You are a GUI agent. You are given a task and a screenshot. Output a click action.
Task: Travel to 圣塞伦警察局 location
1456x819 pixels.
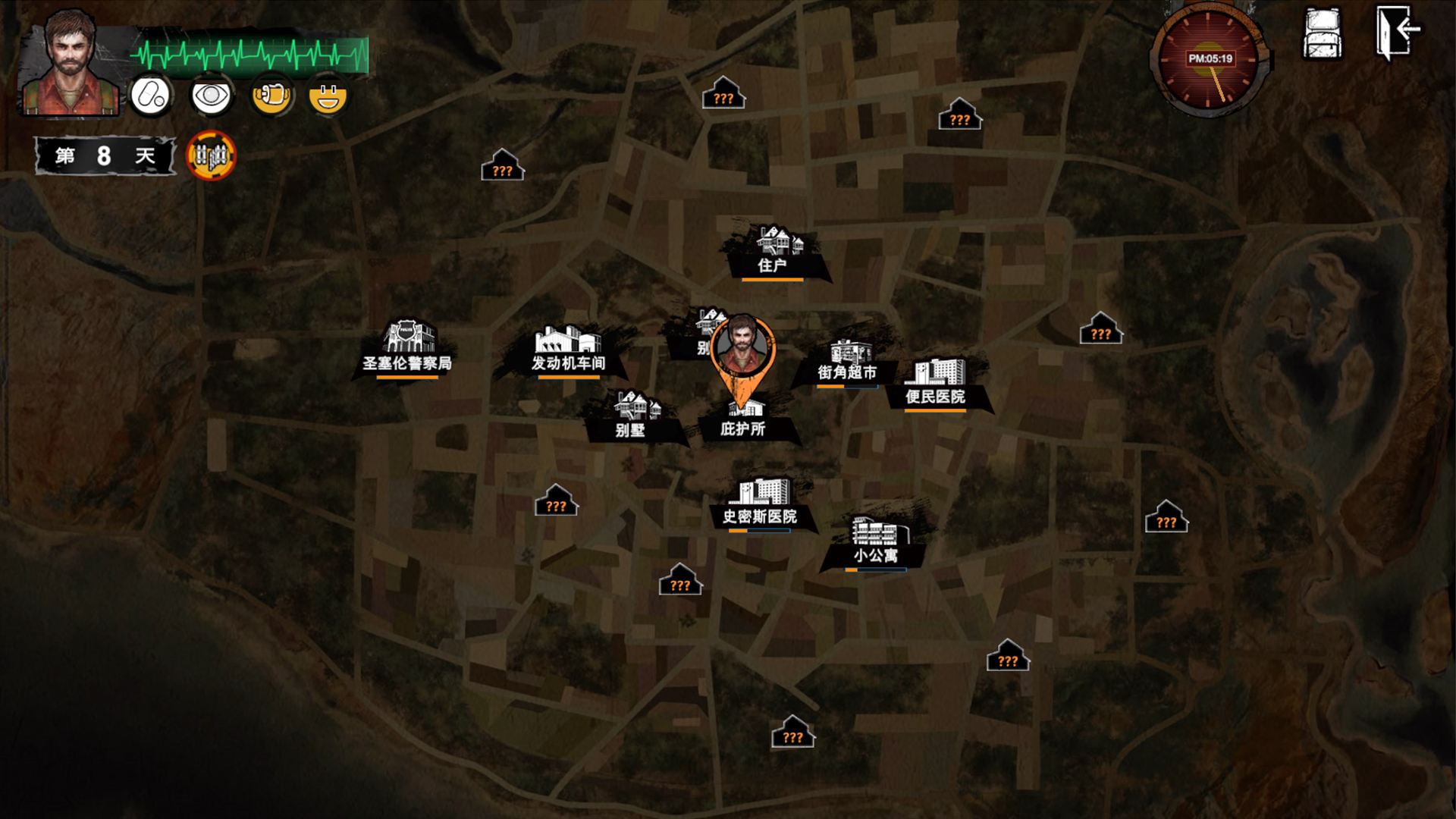[x=407, y=350]
